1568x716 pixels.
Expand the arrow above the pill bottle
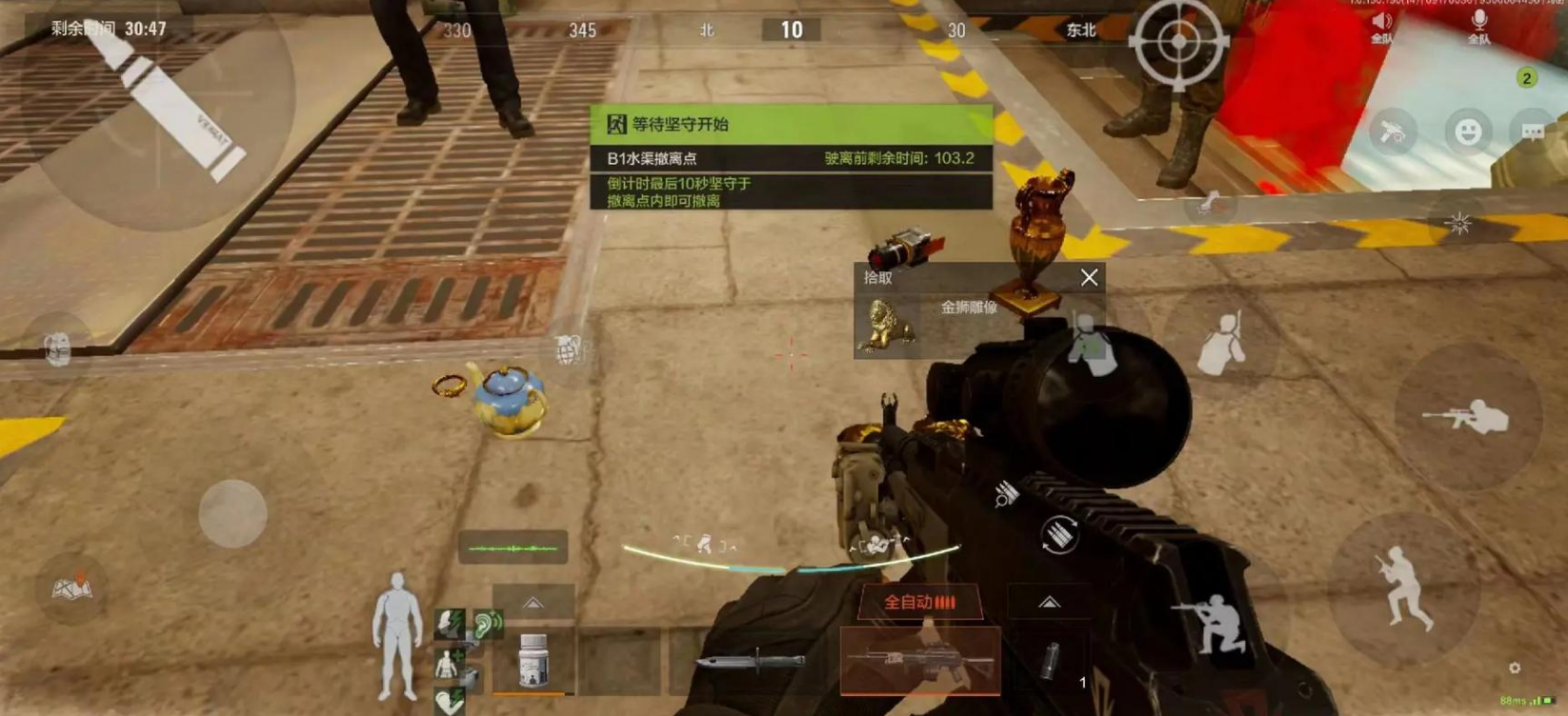[533, 603]
